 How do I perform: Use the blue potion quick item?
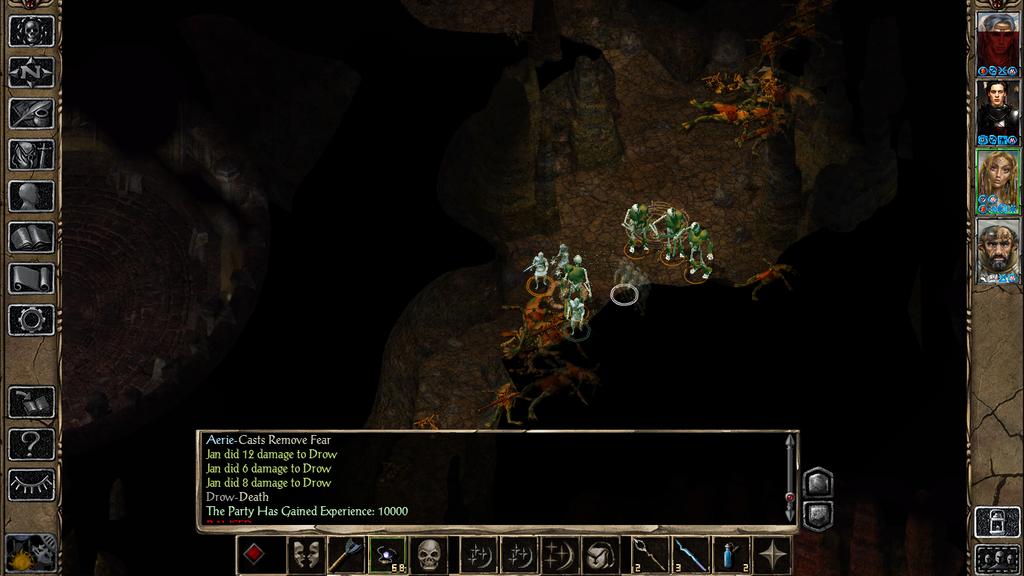(x=731, y=555)
